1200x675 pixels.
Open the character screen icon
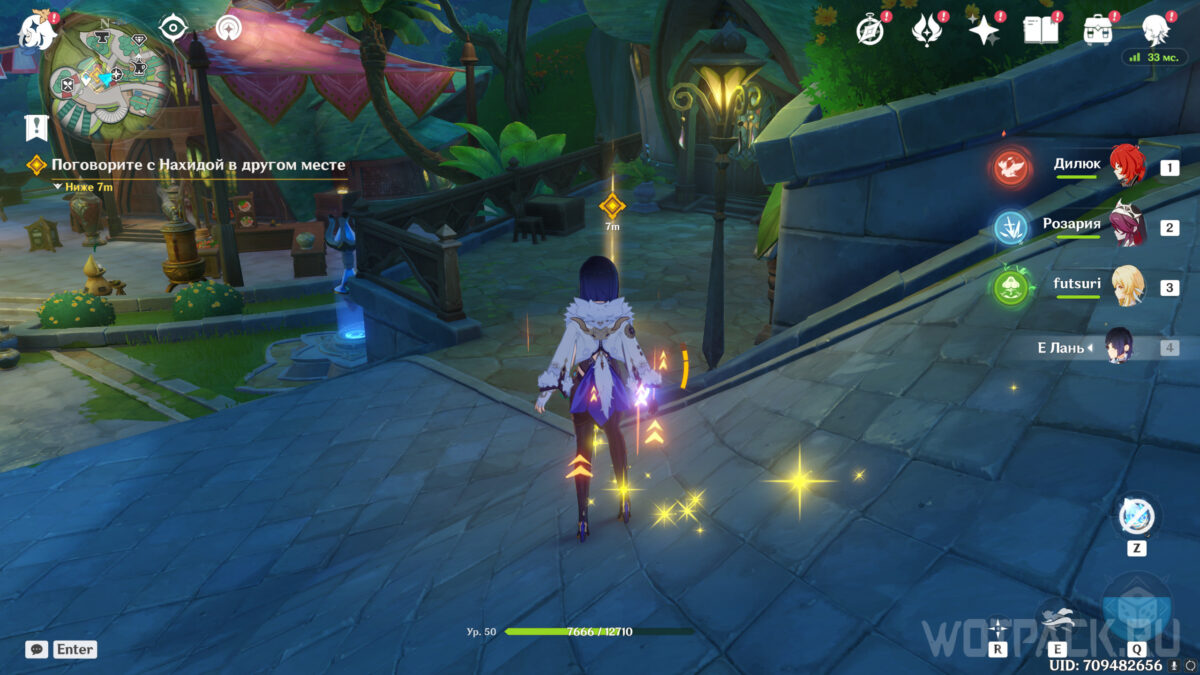coord(1156,30)
